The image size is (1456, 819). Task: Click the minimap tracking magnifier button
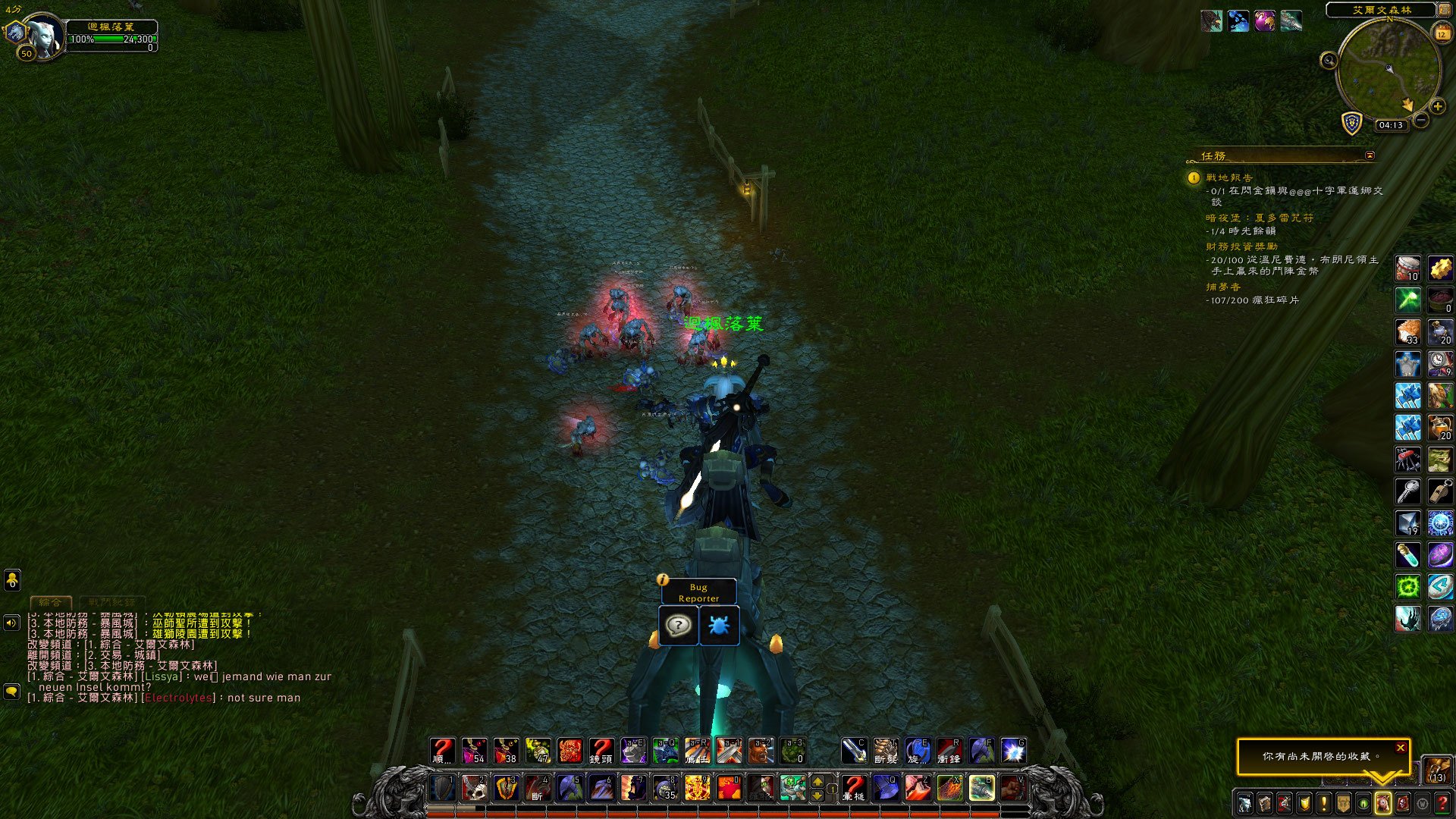(x=1329, y=61)
